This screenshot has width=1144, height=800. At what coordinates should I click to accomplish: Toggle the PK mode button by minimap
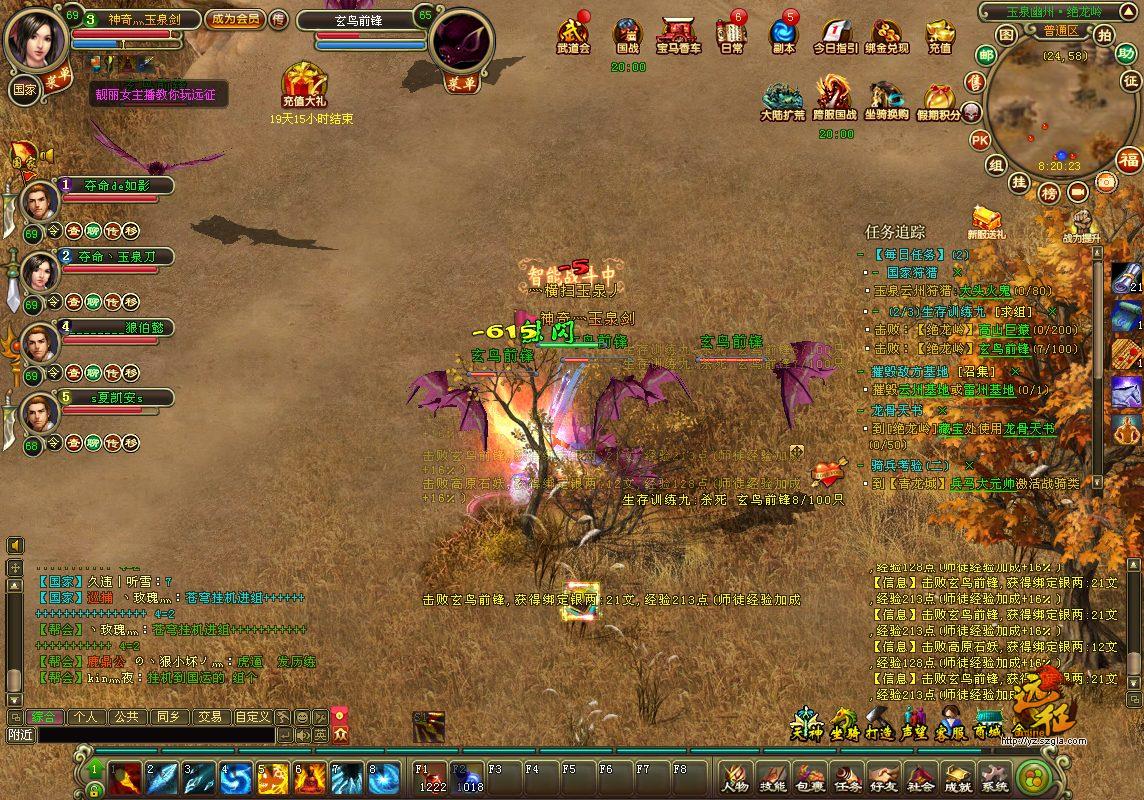pyautogui.click(x=980, y=139)
